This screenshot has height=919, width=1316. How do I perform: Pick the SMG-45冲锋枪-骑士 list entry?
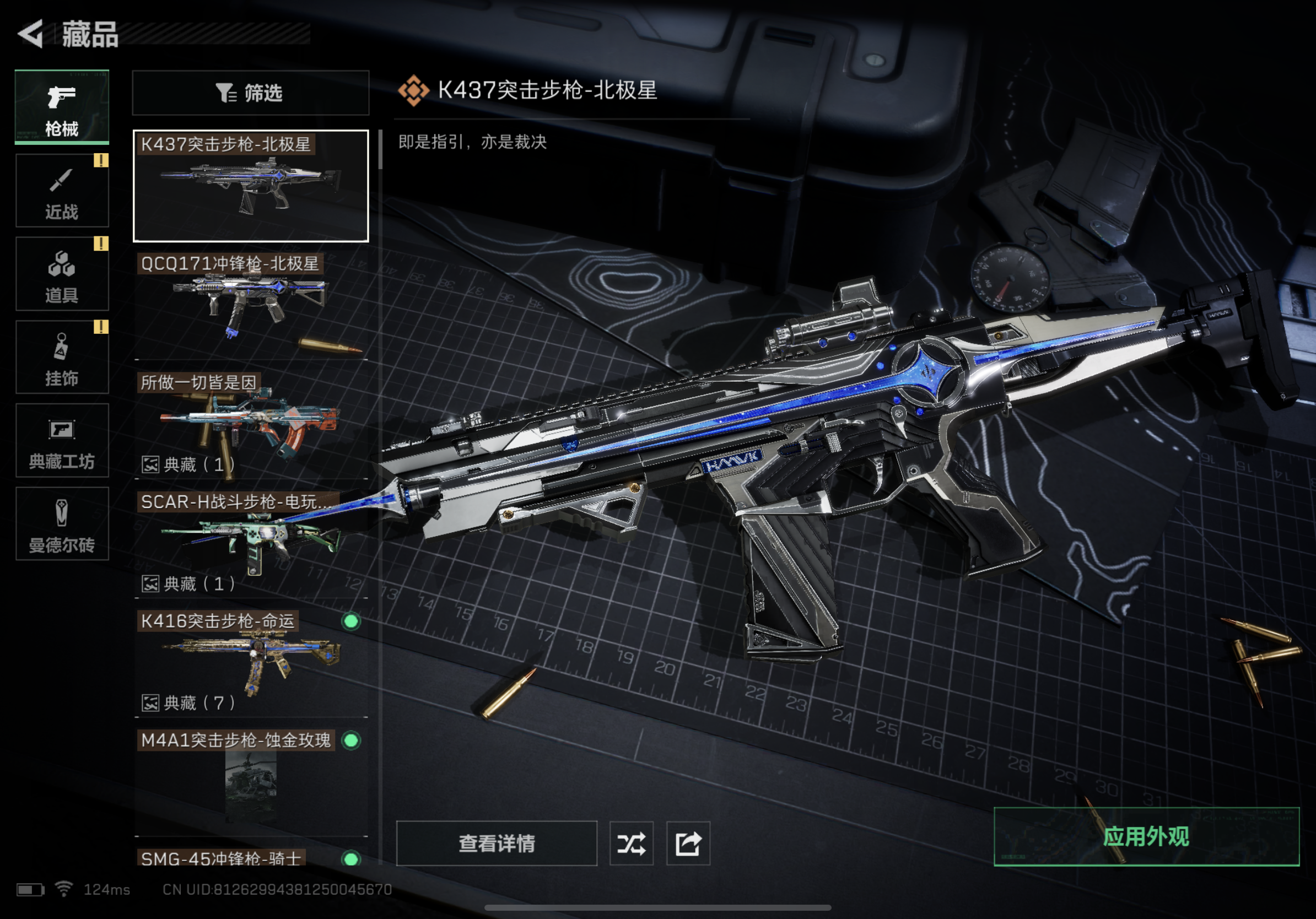(251, 858)
